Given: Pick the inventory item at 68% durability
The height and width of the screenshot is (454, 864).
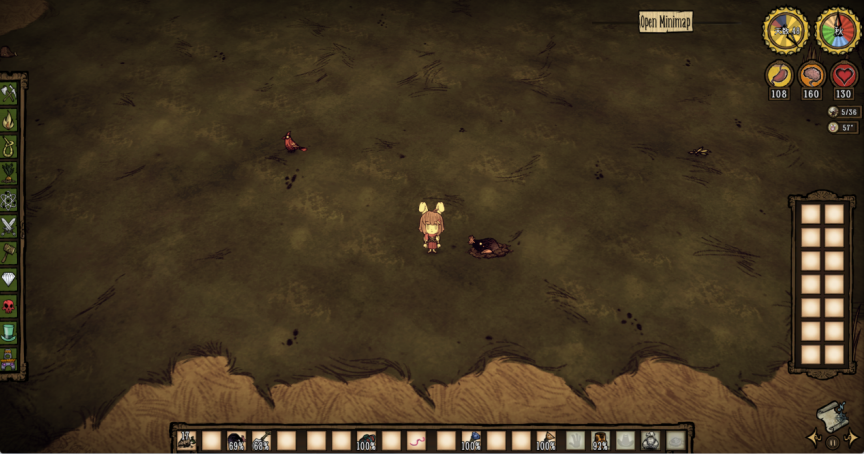Looking at the screenshot, I should 261,440.
